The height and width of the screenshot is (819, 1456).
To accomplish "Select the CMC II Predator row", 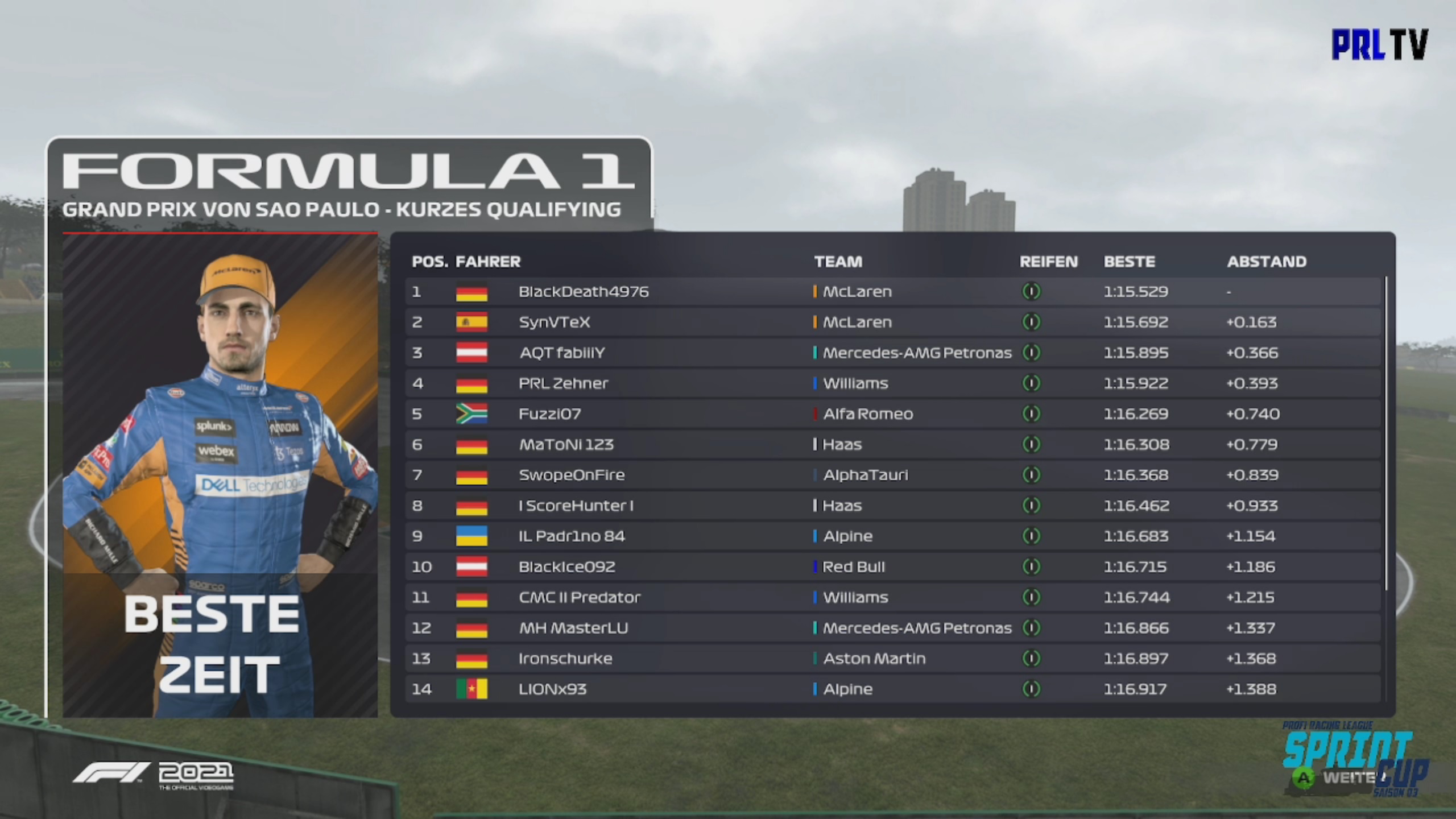I will point(893,597).
